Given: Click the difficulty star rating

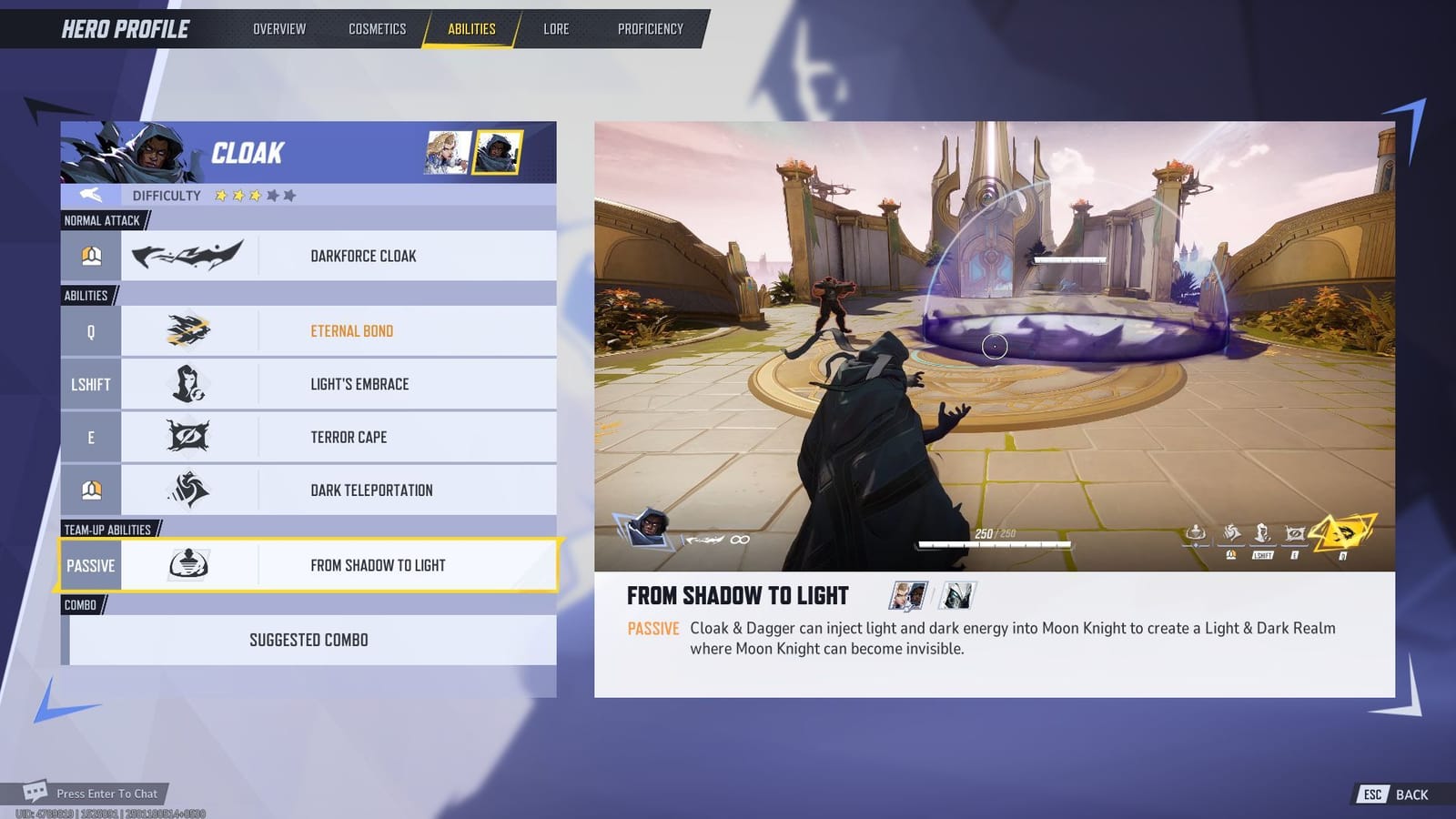Looking at the screenshot, I should (253, 195).
